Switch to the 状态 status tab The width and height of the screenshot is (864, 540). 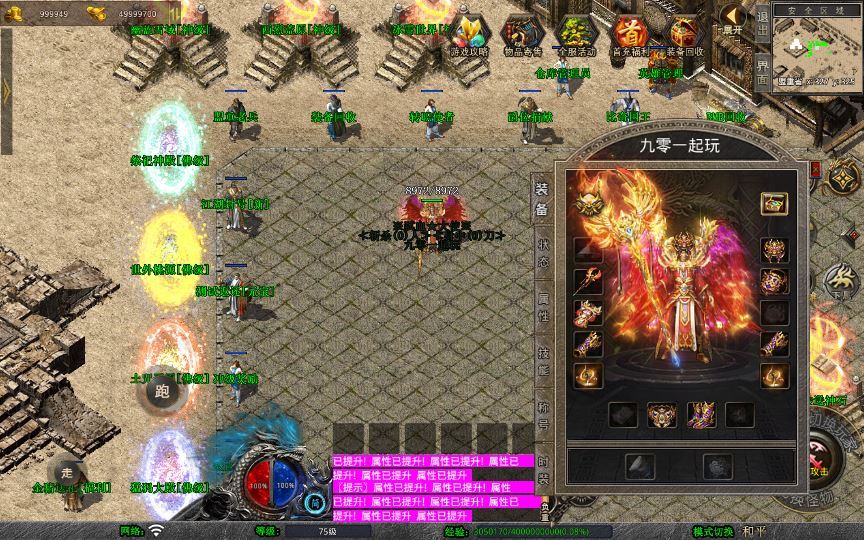coord(543,245)
